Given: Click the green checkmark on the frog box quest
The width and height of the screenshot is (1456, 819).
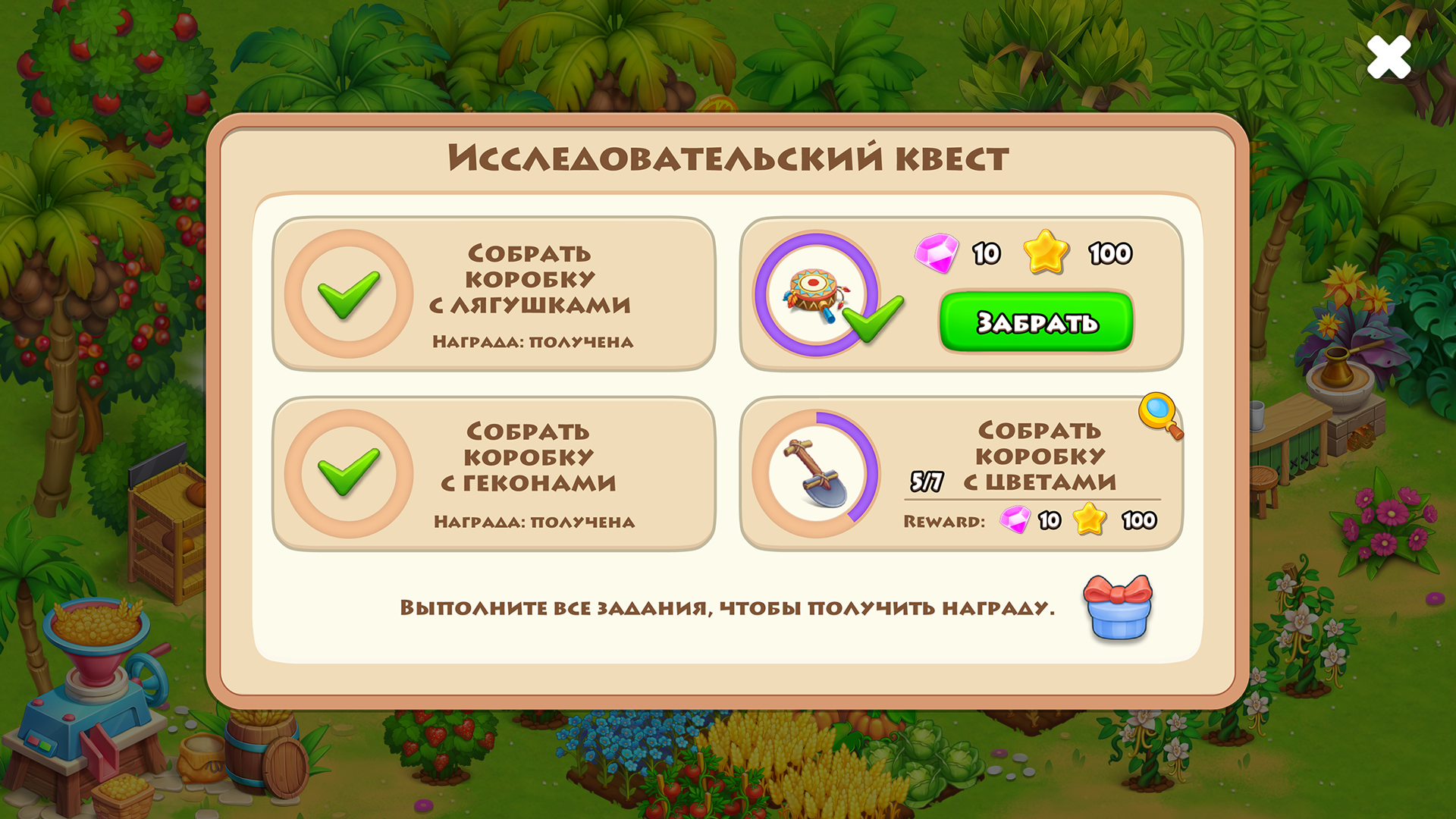Looking at the screenshot, I should tap(348, 293).
